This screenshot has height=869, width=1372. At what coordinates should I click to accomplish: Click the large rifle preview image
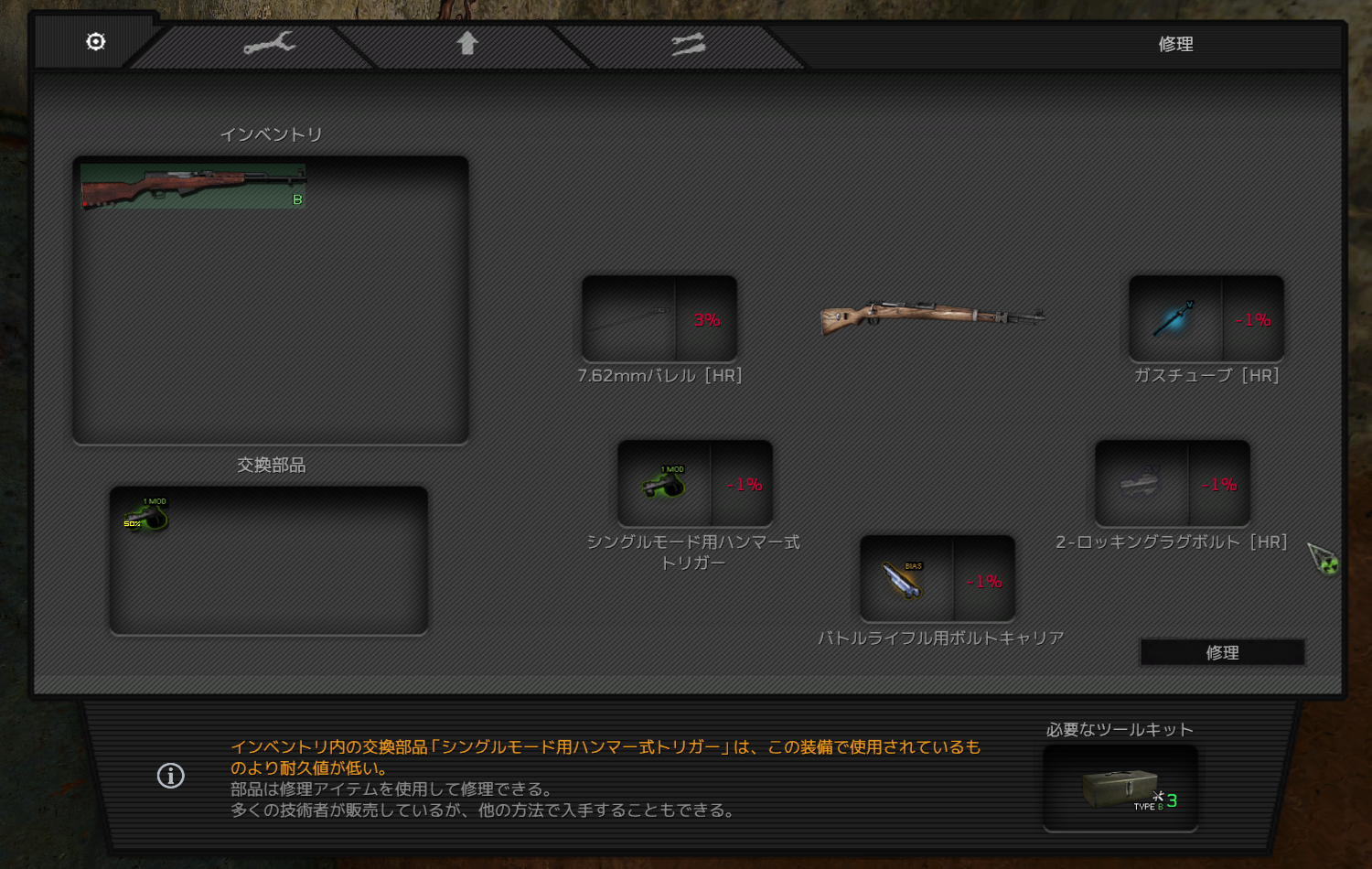point(933,316)
